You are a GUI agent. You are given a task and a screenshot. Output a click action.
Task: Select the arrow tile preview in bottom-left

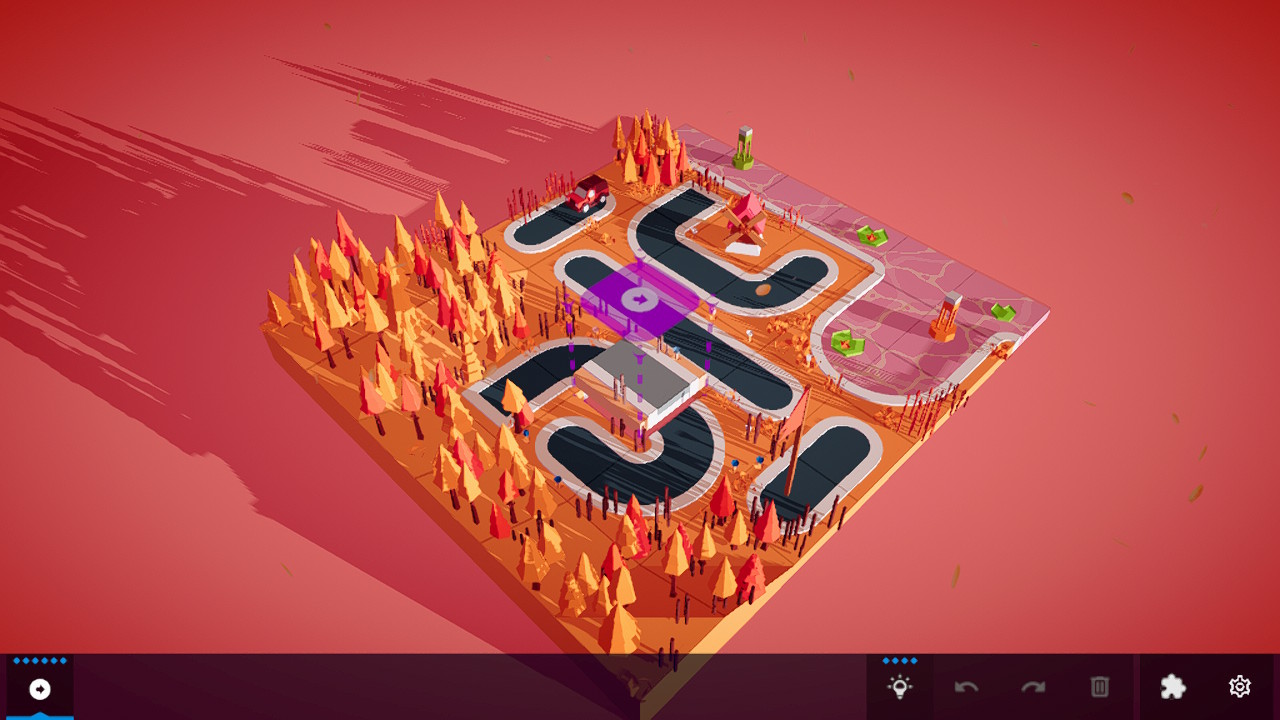38,688
